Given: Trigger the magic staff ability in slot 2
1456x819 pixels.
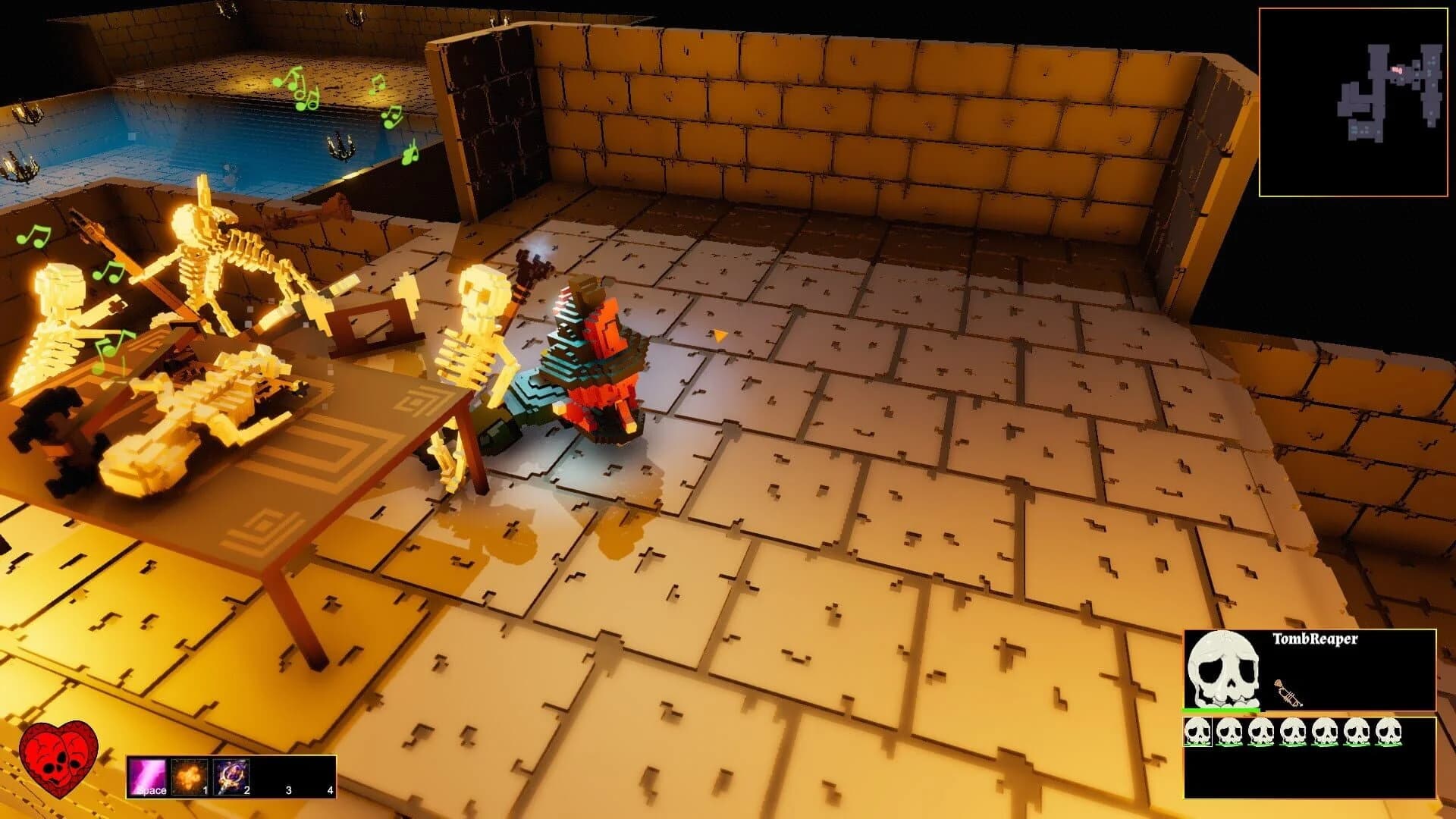Looking at the screenshot, I should (232, 776).
